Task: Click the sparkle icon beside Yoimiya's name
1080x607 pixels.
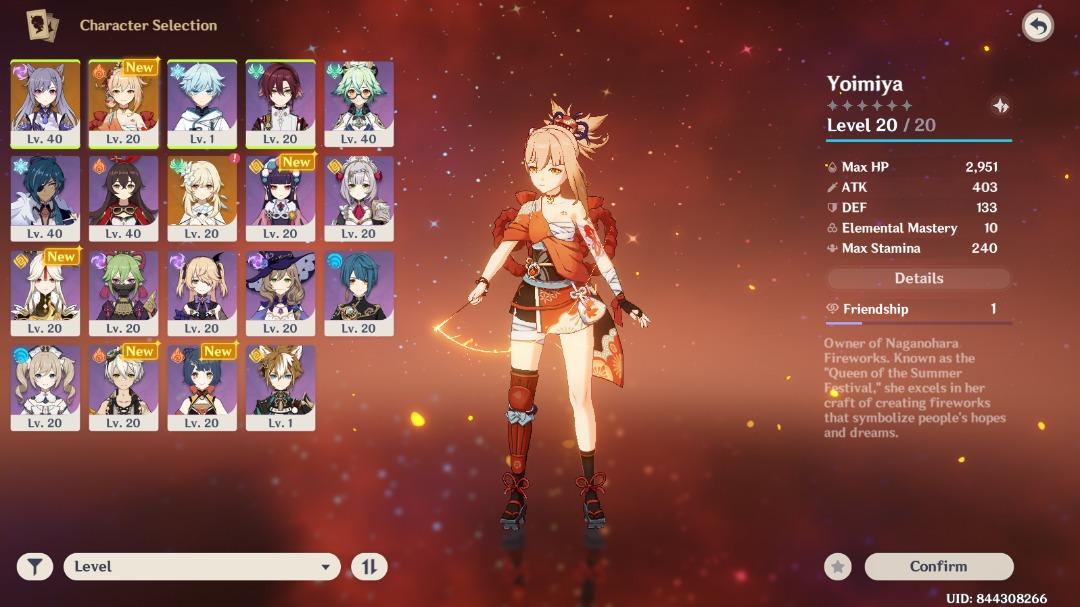Action: pyautogui.click(x=999, y=106)
